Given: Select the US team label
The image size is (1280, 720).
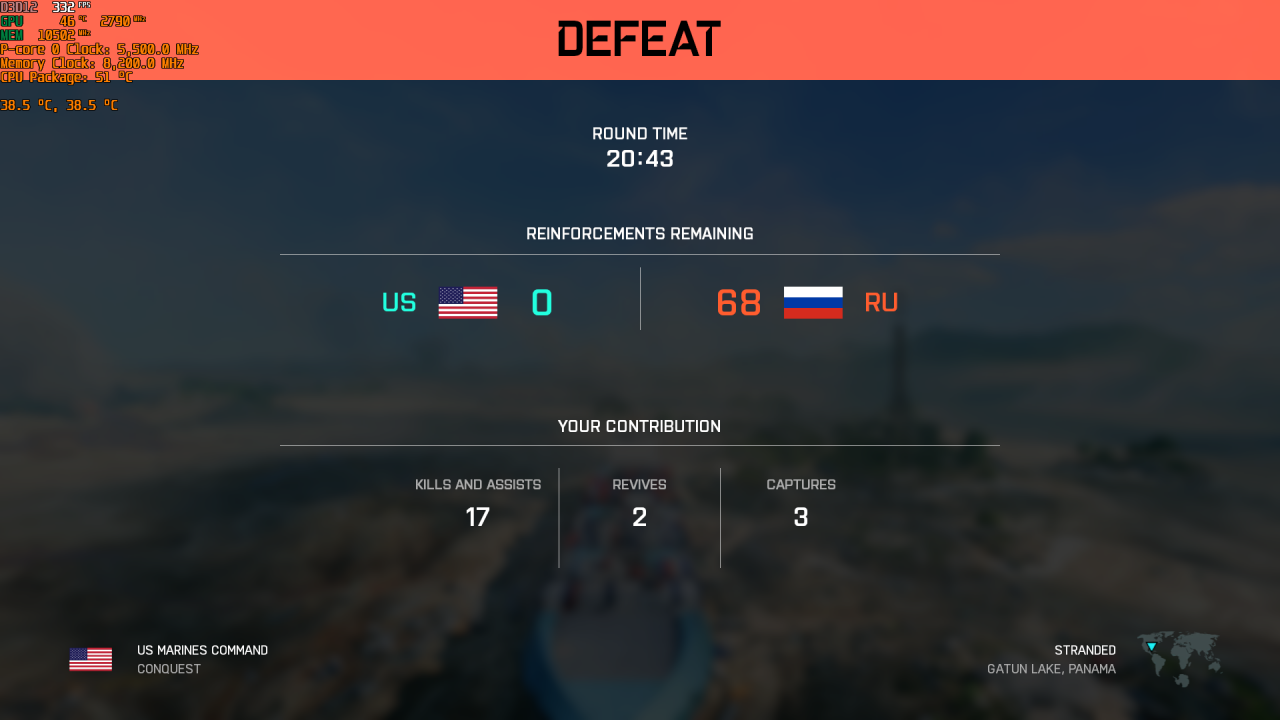Looking at the screenshot, I should tap(399, 302).
